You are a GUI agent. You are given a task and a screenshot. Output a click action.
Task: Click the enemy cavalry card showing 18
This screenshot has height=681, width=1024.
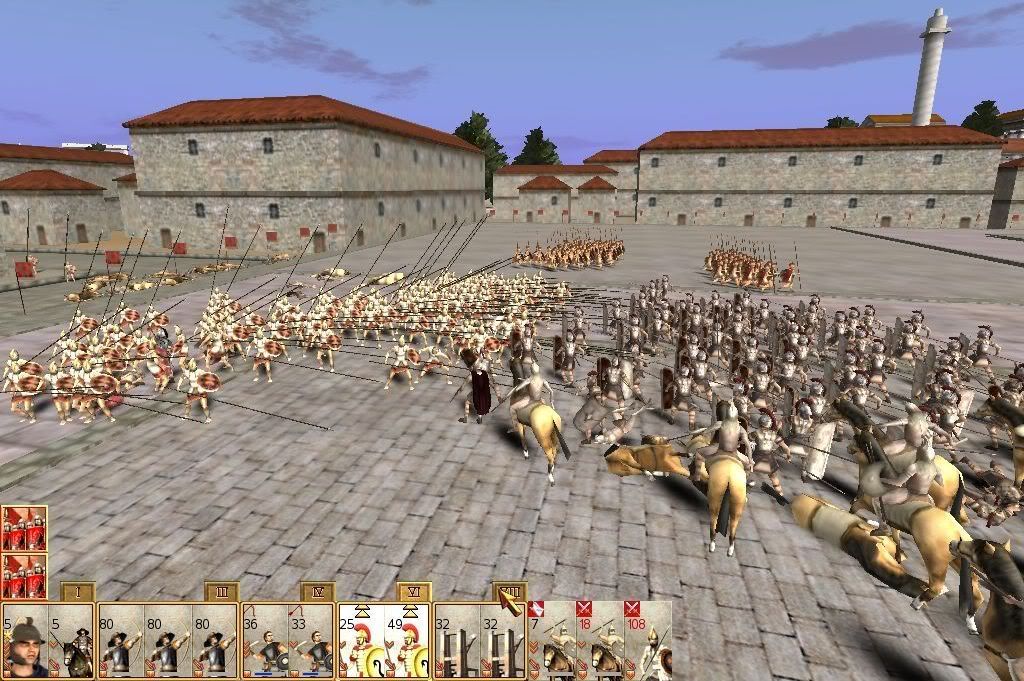click(599, 640)
